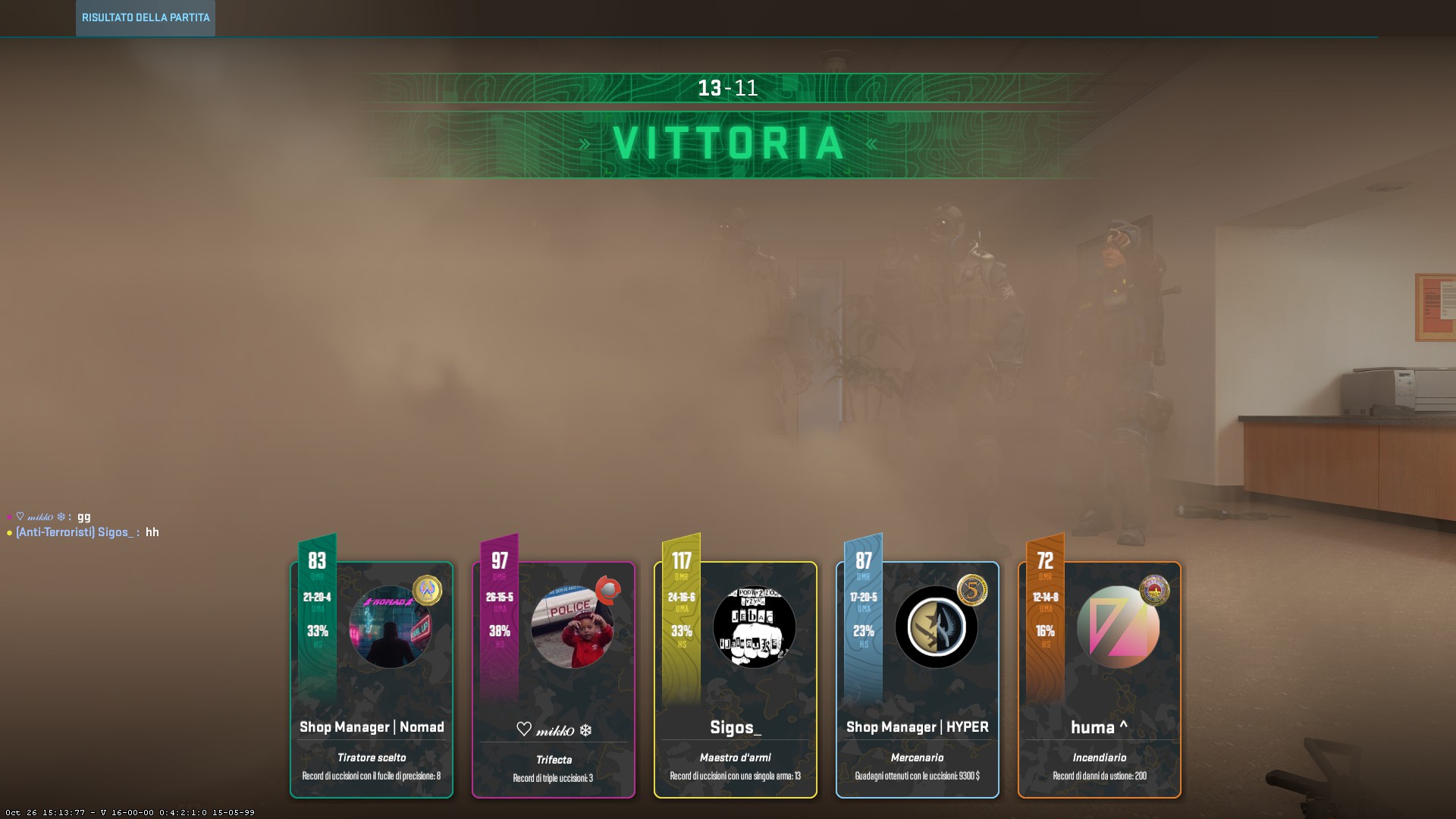Inspect the gold medal on Nomad's card
1456x819 pixels.
point(427,590)
